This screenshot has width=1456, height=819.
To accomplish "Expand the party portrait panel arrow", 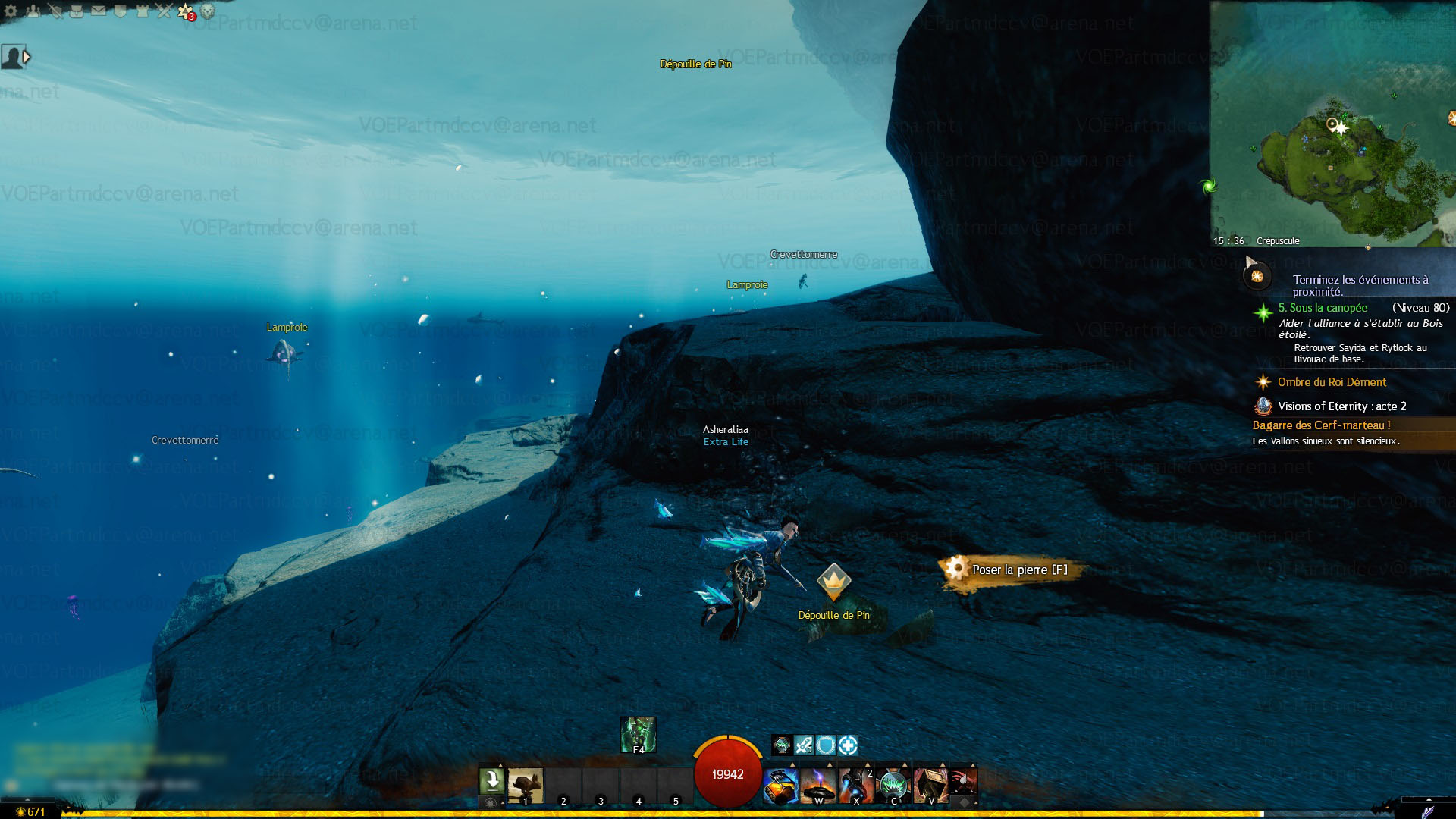I will point(27,57).
